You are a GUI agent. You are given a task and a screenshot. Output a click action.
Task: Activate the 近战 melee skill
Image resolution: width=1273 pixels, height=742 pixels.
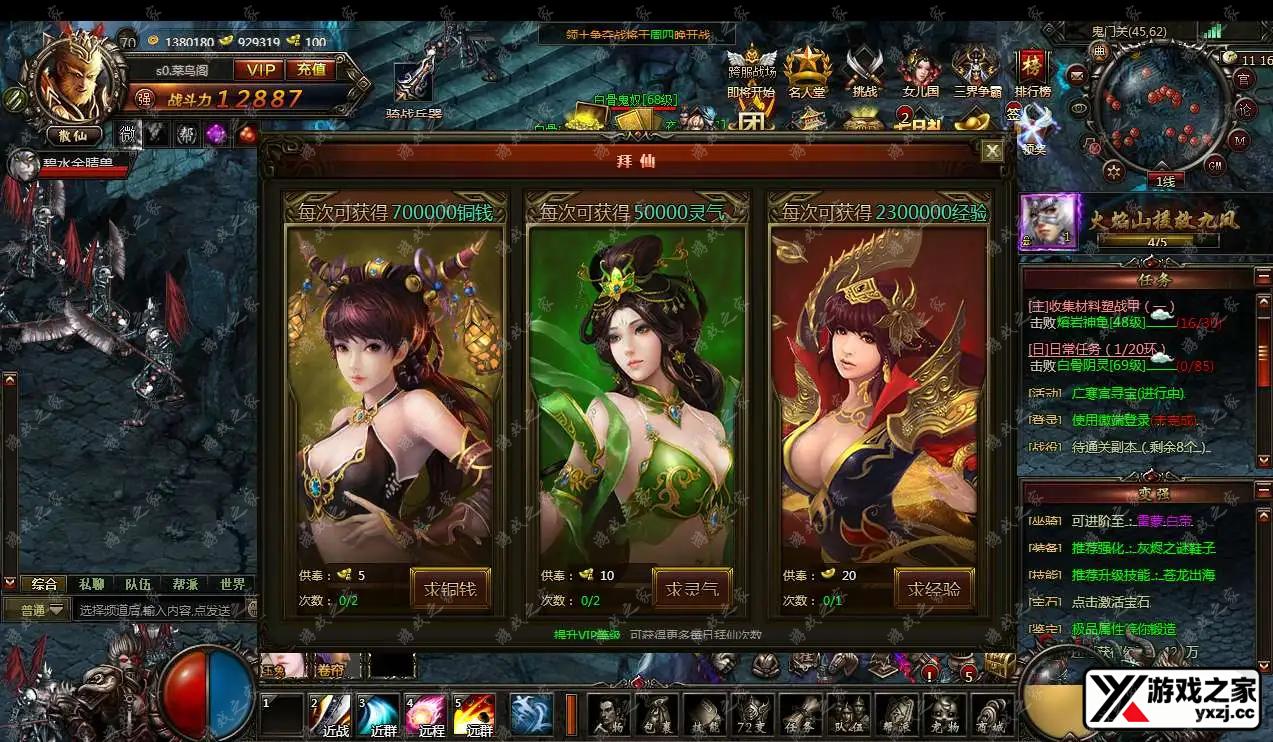pyautogui.click(x=331, y=716)
